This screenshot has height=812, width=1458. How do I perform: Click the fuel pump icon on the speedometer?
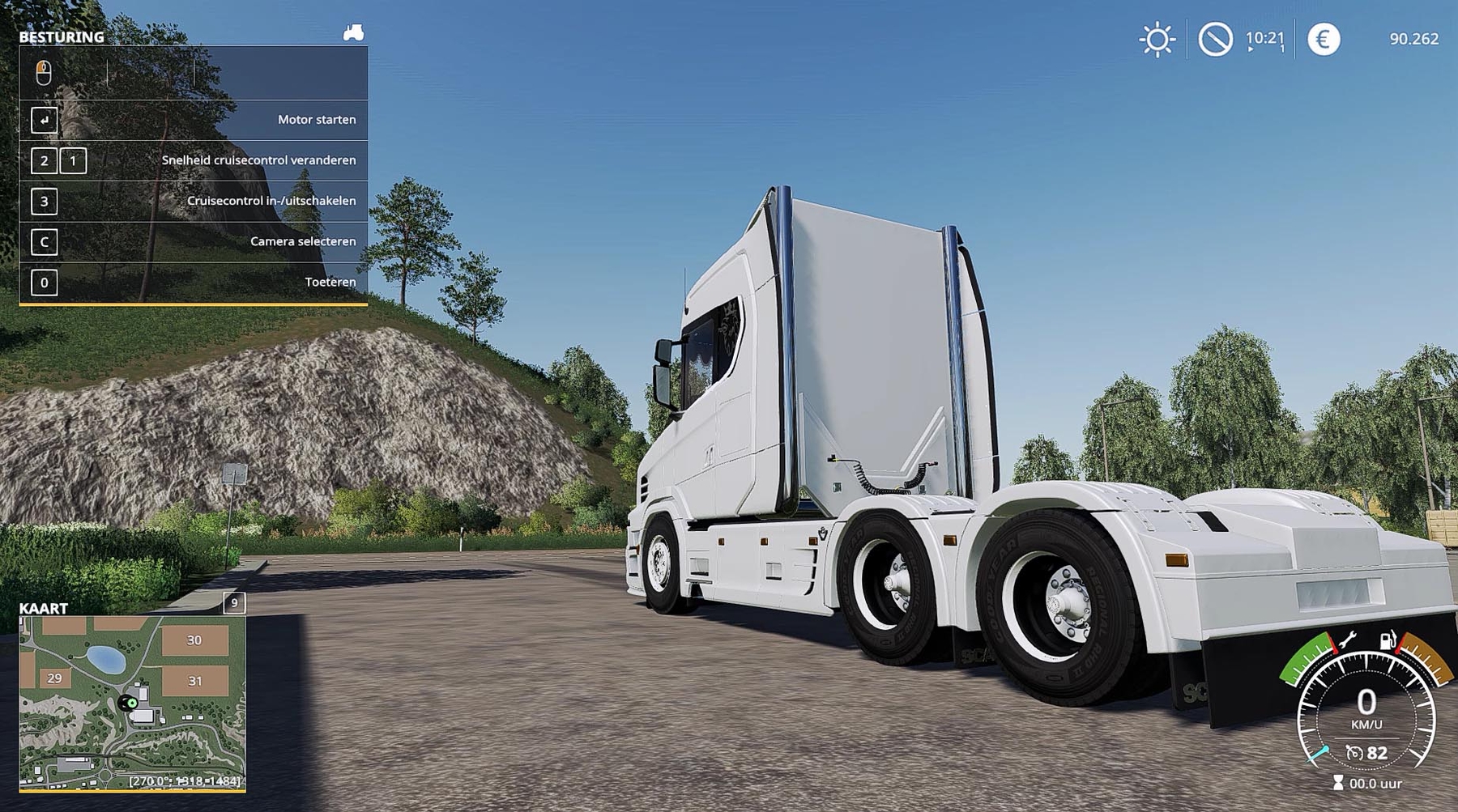pos(1388,640)
